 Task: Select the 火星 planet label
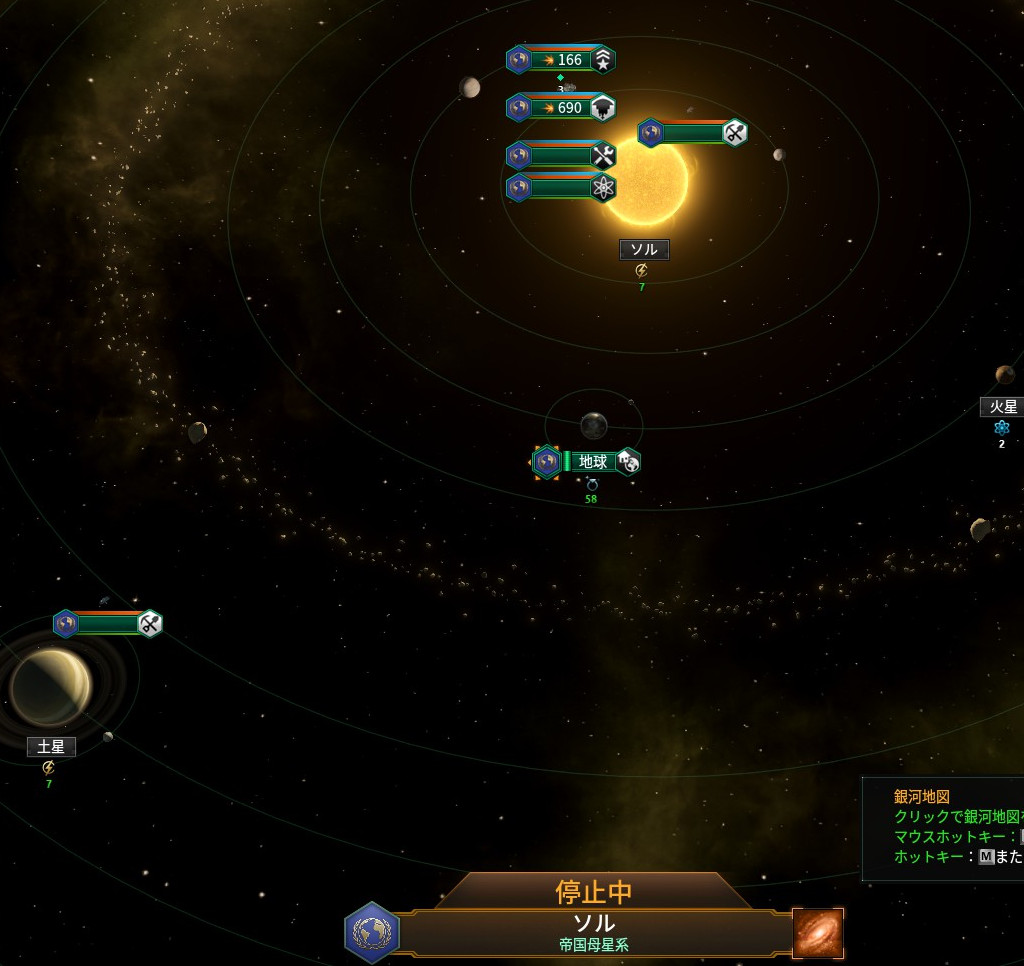1002,407
